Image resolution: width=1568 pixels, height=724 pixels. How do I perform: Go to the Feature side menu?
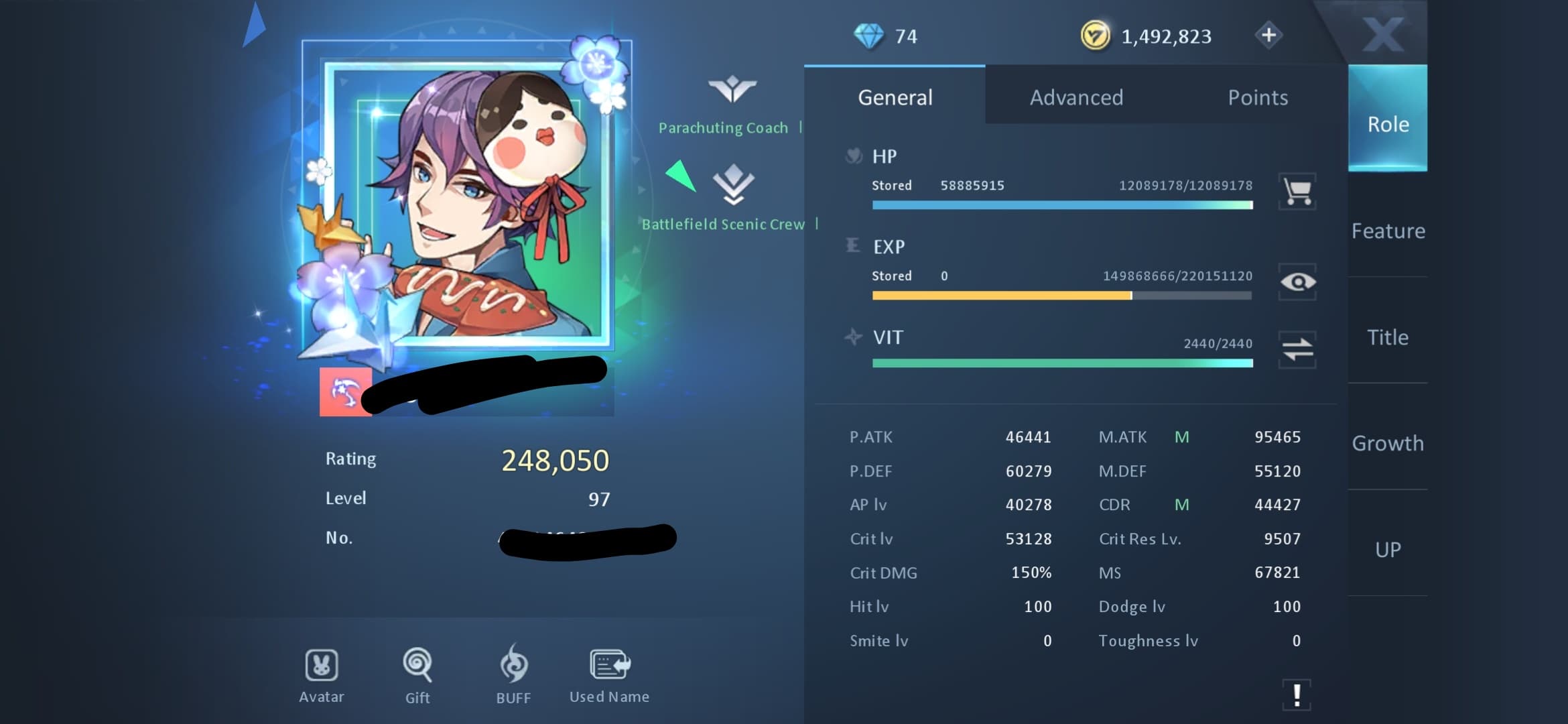point(1388,231)
